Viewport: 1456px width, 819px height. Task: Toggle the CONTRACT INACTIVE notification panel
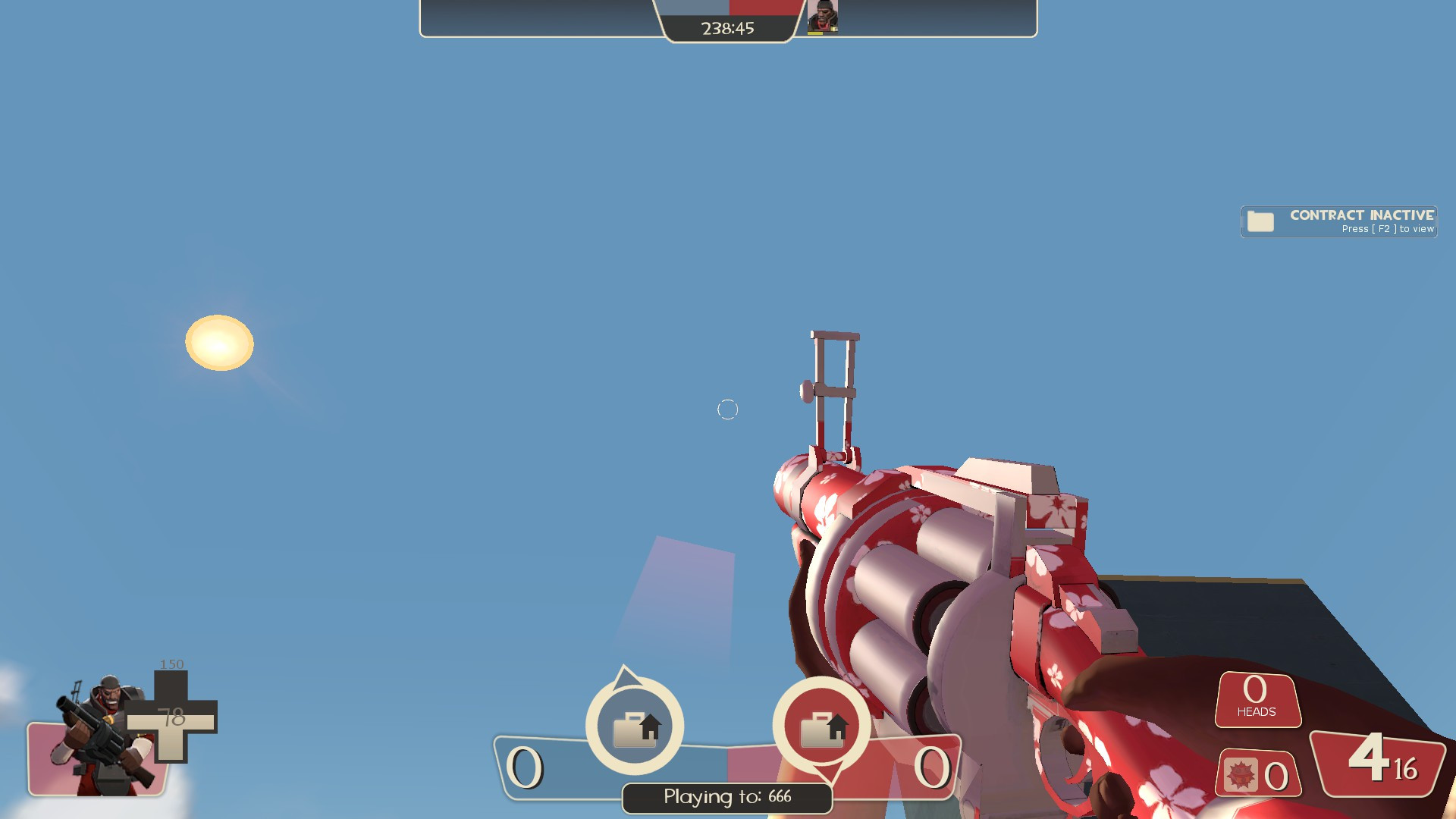coord(1338,221)
